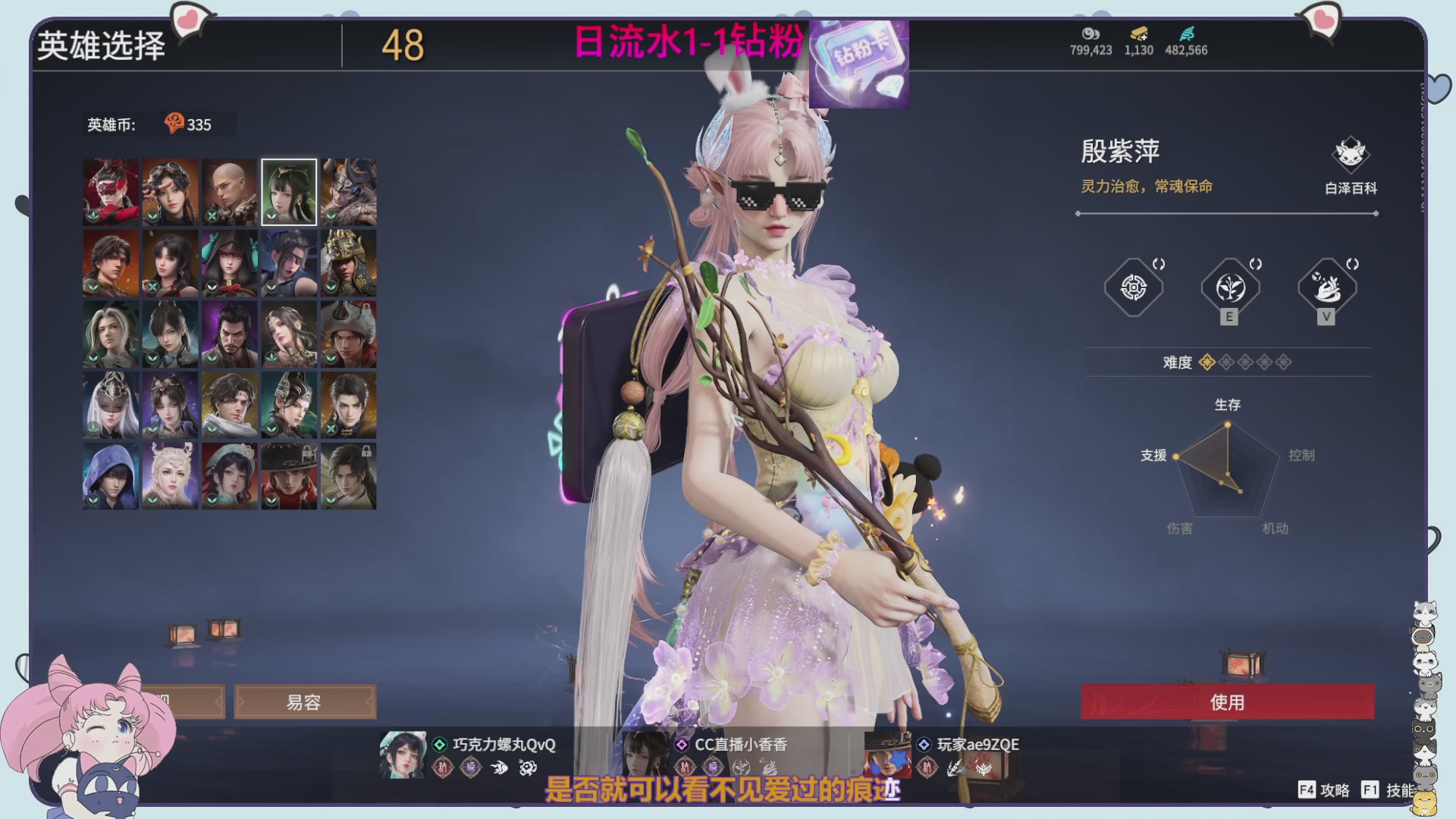
Task: Click the 英雄币 hero coin icon
Action: pos(173,124)
